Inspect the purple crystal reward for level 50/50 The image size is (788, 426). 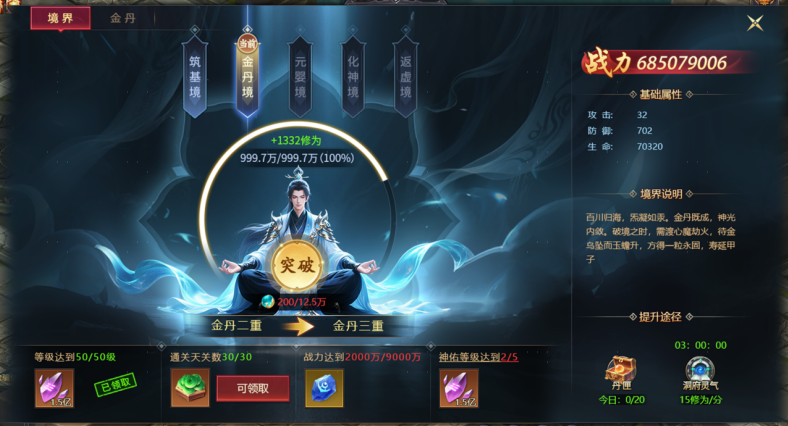[54, 388]
